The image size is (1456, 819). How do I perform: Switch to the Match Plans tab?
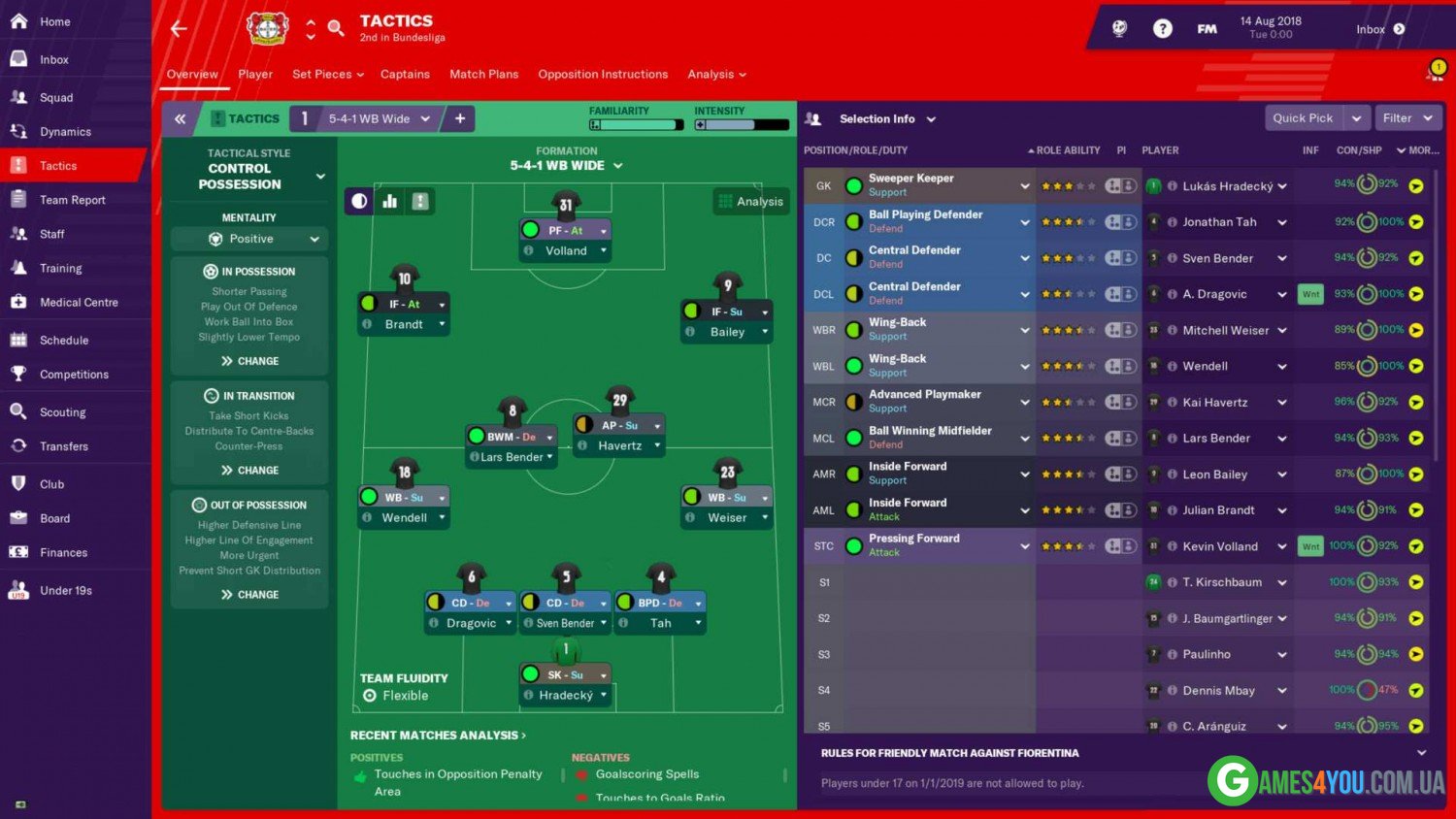click(x=483, y=74)
